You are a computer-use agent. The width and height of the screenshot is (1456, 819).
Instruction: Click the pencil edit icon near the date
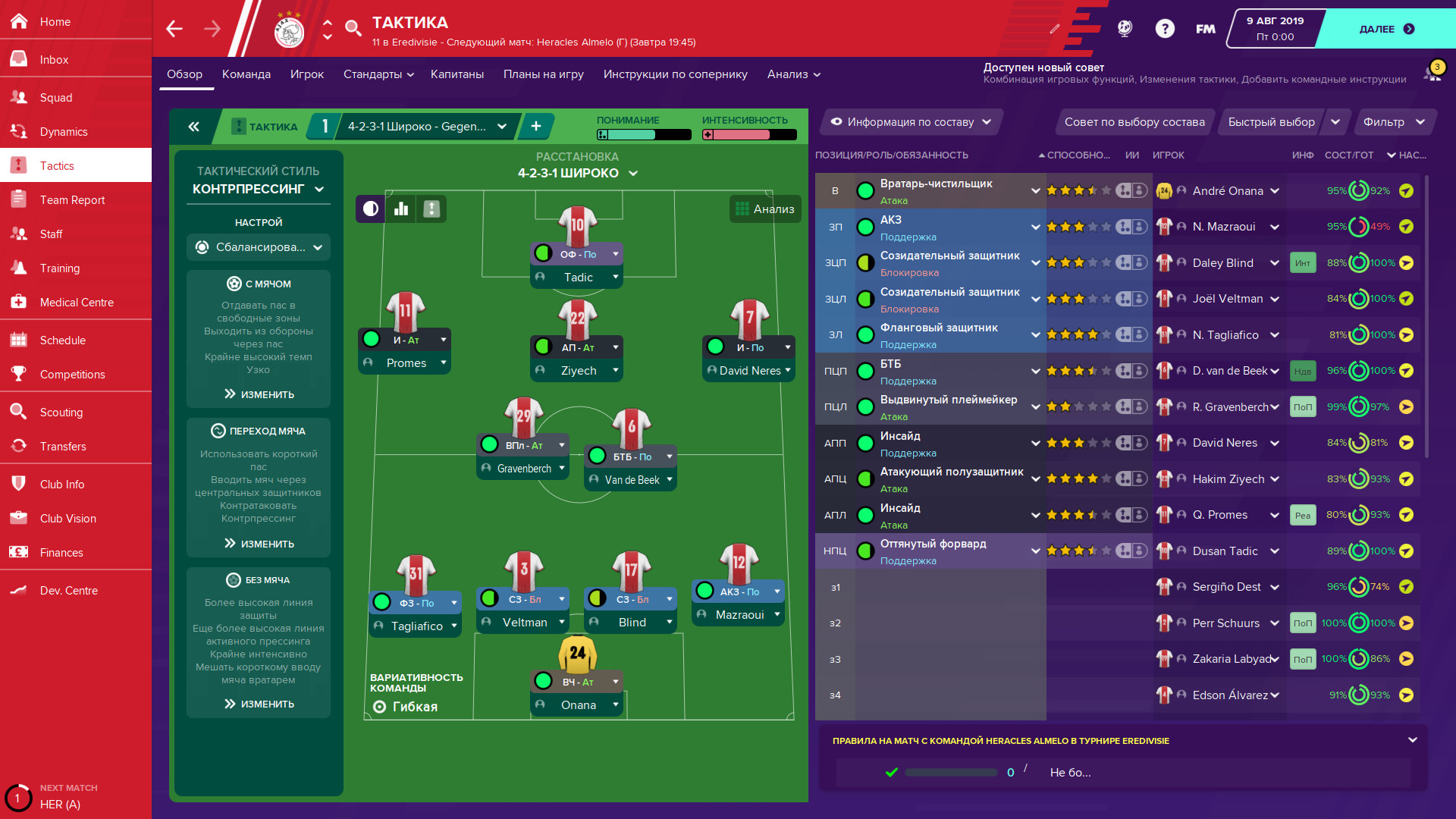click(x=1056, y=29)
